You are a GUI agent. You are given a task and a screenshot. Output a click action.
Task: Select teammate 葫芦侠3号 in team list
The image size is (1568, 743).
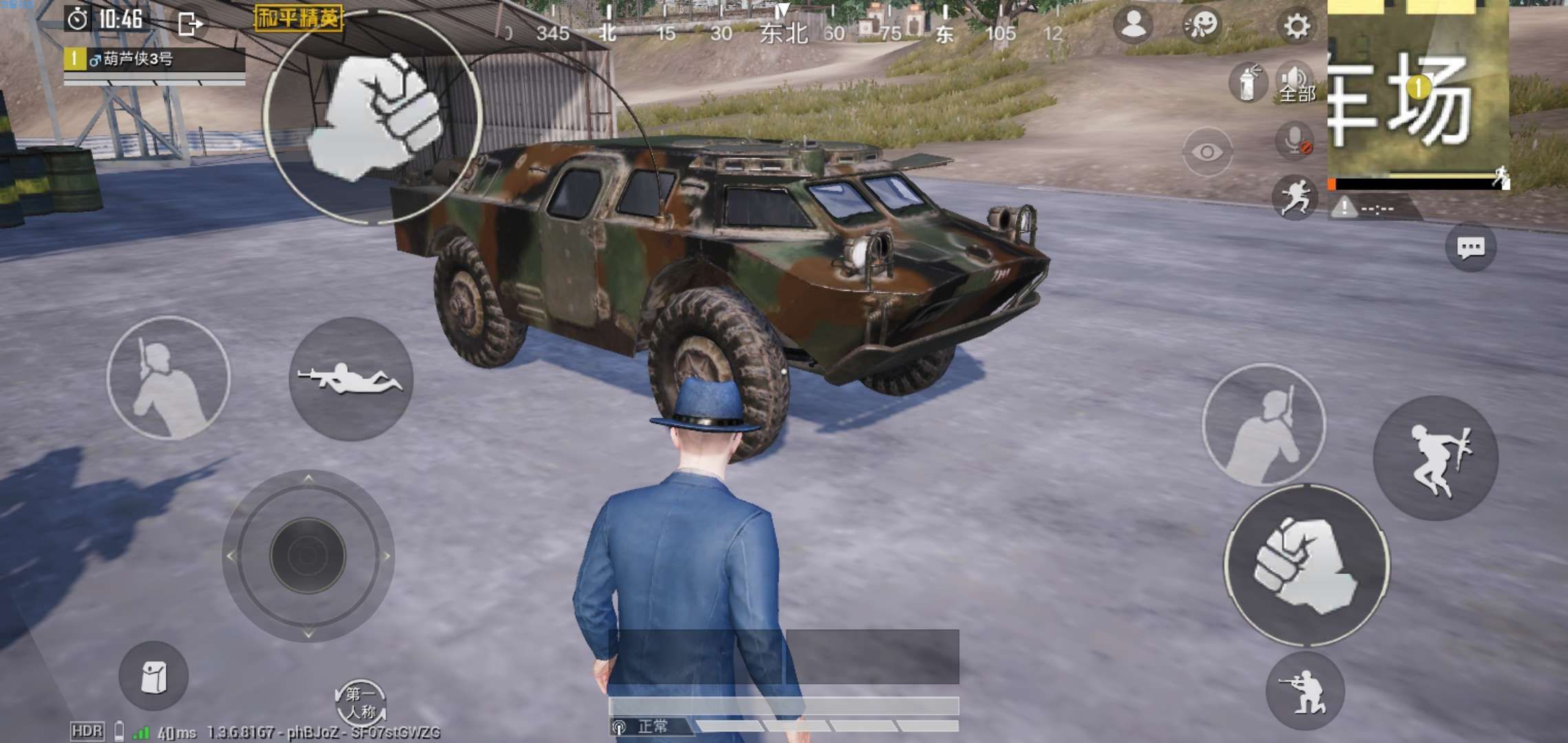tap(155, 59)
